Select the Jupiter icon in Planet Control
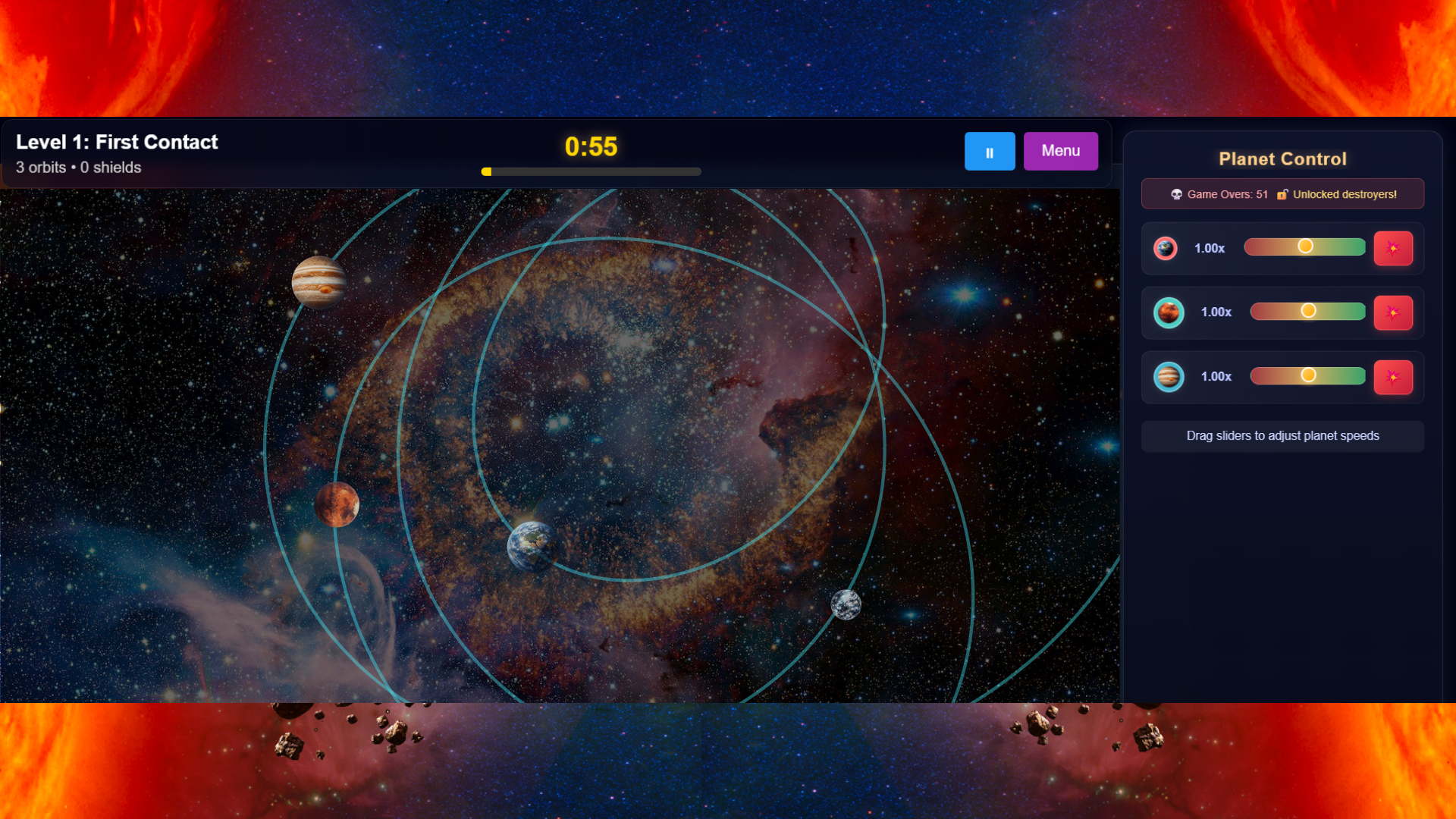The height and width of the screenshot is (819, 1456). pos(1169,377)
